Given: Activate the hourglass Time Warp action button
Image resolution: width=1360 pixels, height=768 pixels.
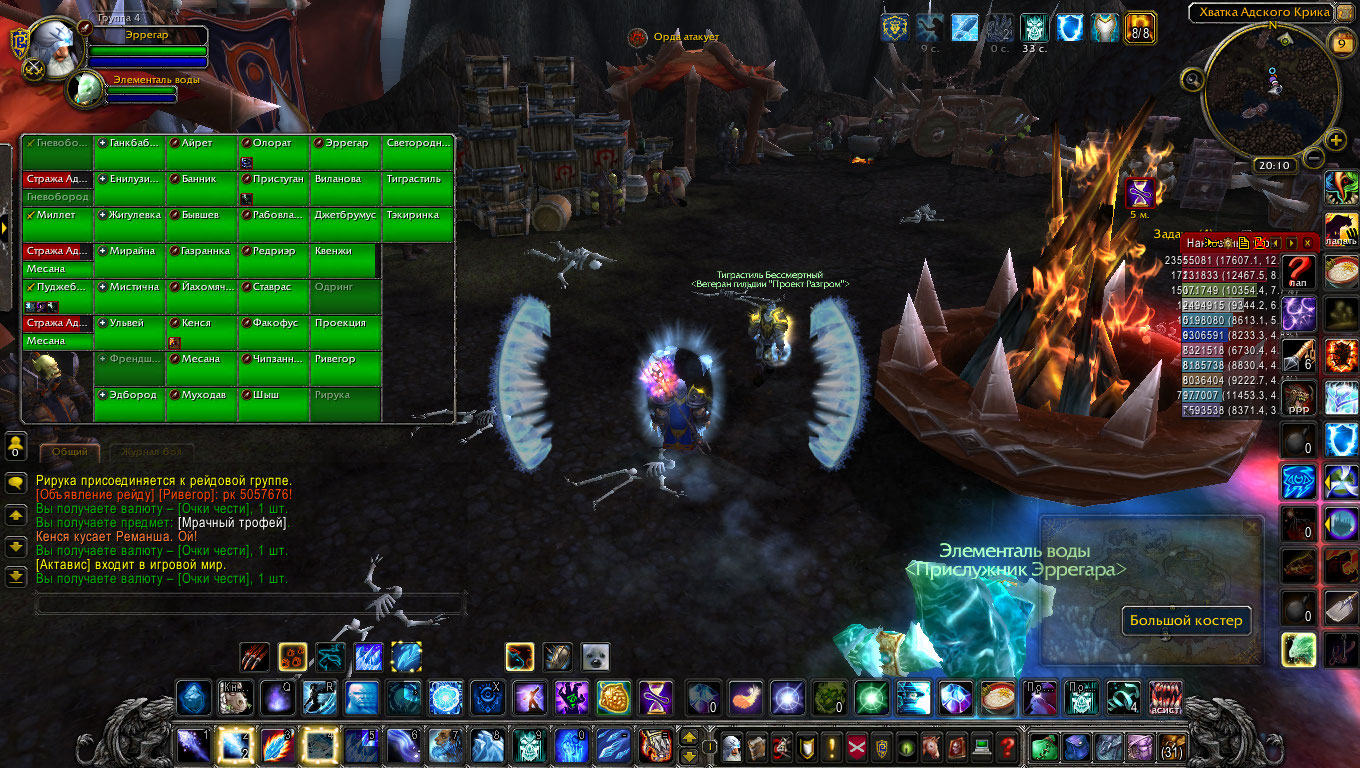Looking at the screenshot, I should pyautogui.click(x=656, y=697).
